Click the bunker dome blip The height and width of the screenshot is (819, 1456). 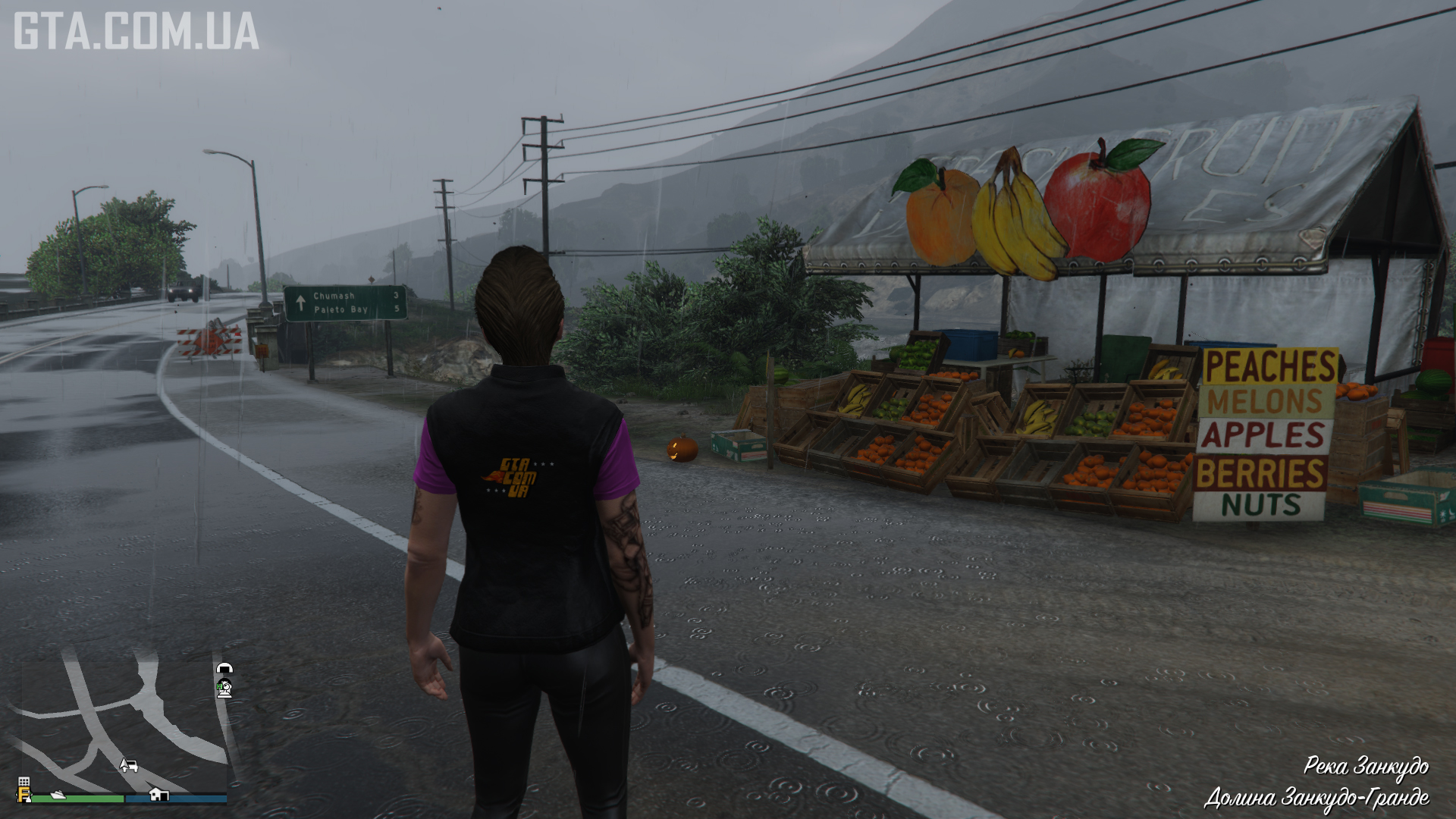pos(224,669)
